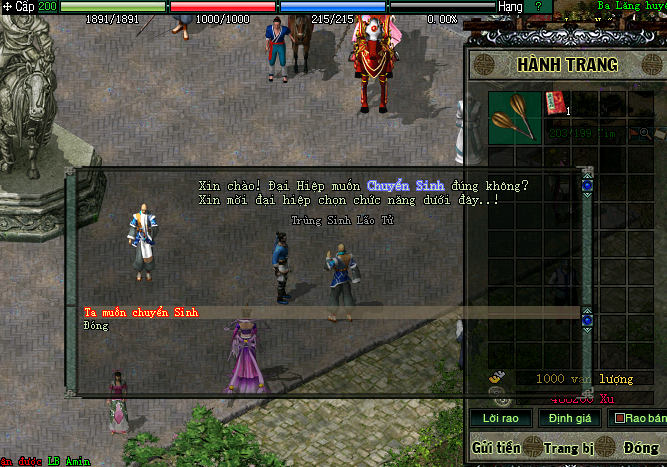Viewport: 667px width, 467px height.
Task: Click the magnifier icon in inventory
Action: click(647, 133)
